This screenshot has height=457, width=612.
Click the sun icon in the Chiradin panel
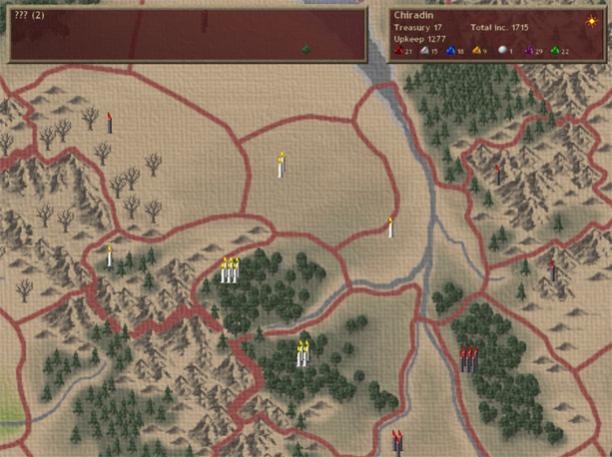tap(591, 21)
